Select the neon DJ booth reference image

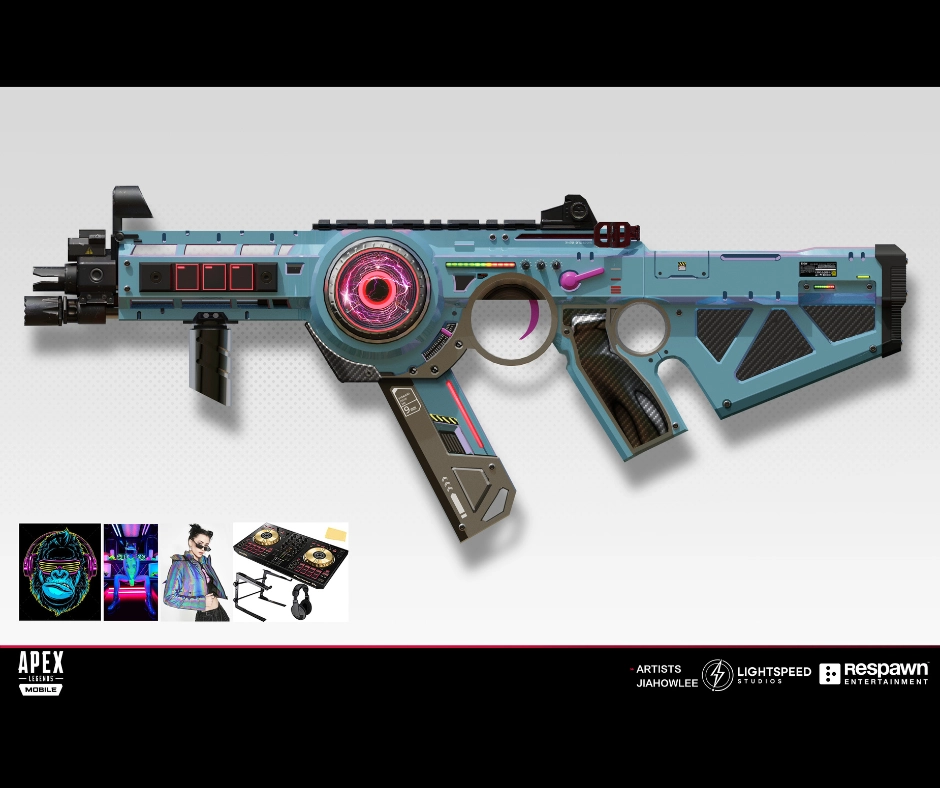tap(131, 572)
